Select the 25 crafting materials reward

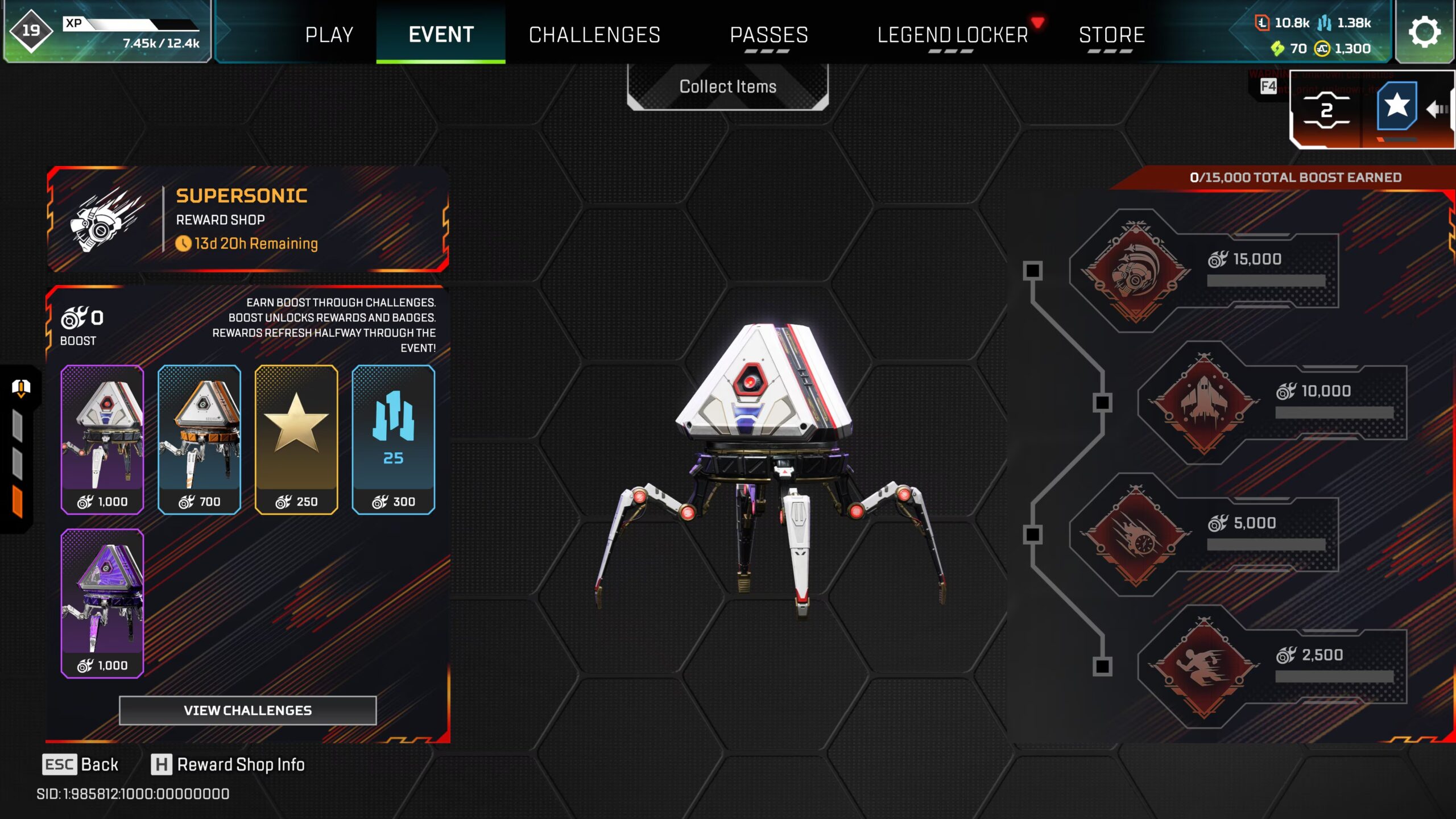393,439
